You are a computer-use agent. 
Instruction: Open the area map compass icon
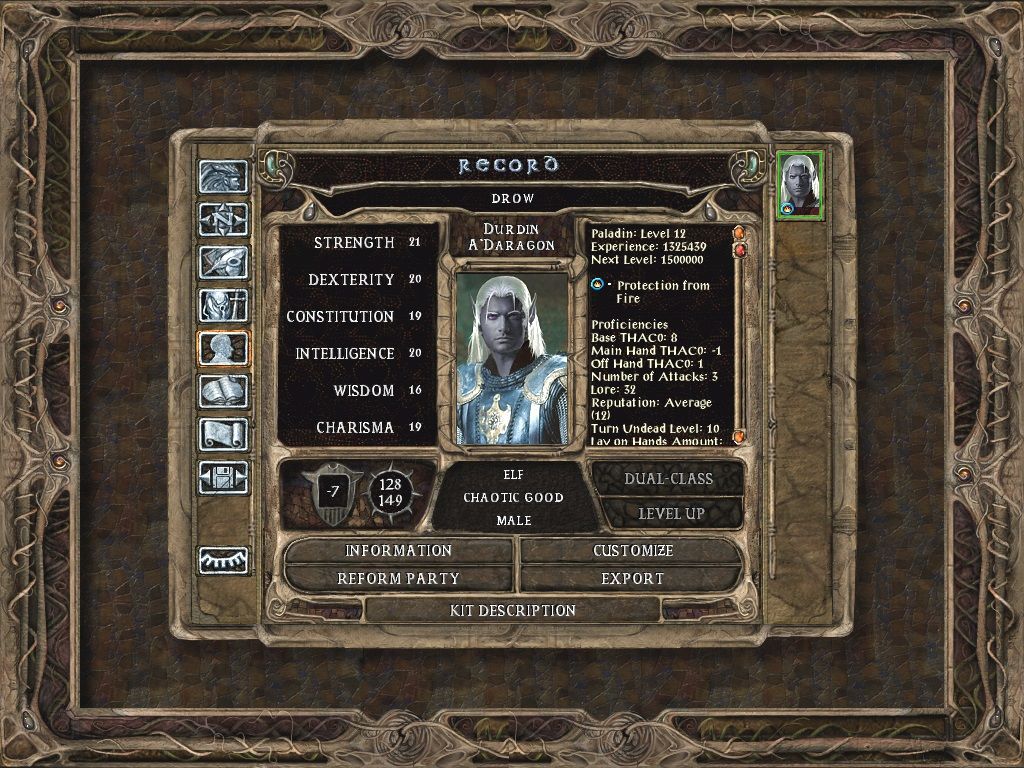point(222,219)
